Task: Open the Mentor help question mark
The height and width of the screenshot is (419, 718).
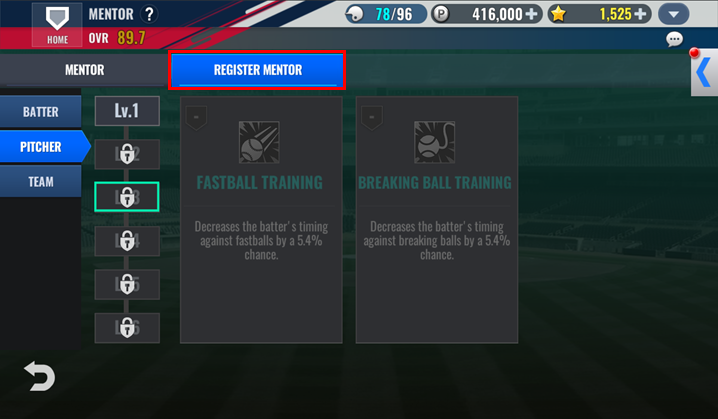Action: point(149,14)
